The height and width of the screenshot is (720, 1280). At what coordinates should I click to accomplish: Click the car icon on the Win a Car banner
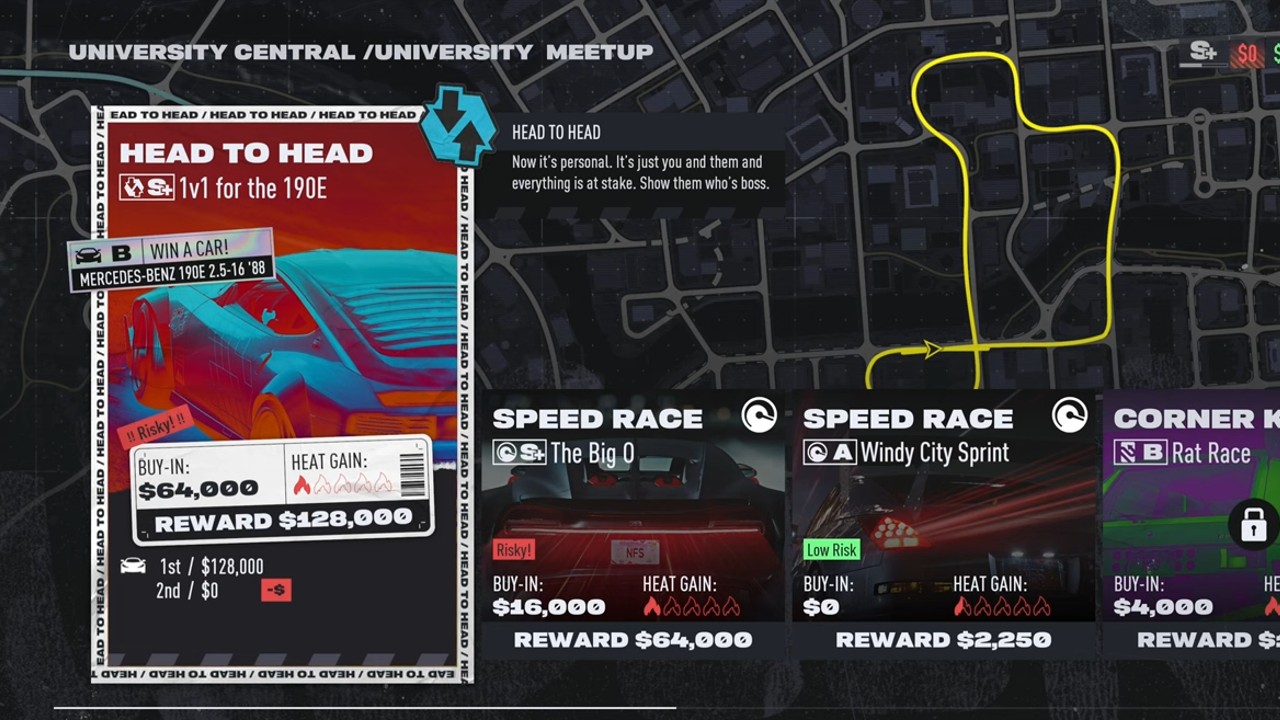88,254
